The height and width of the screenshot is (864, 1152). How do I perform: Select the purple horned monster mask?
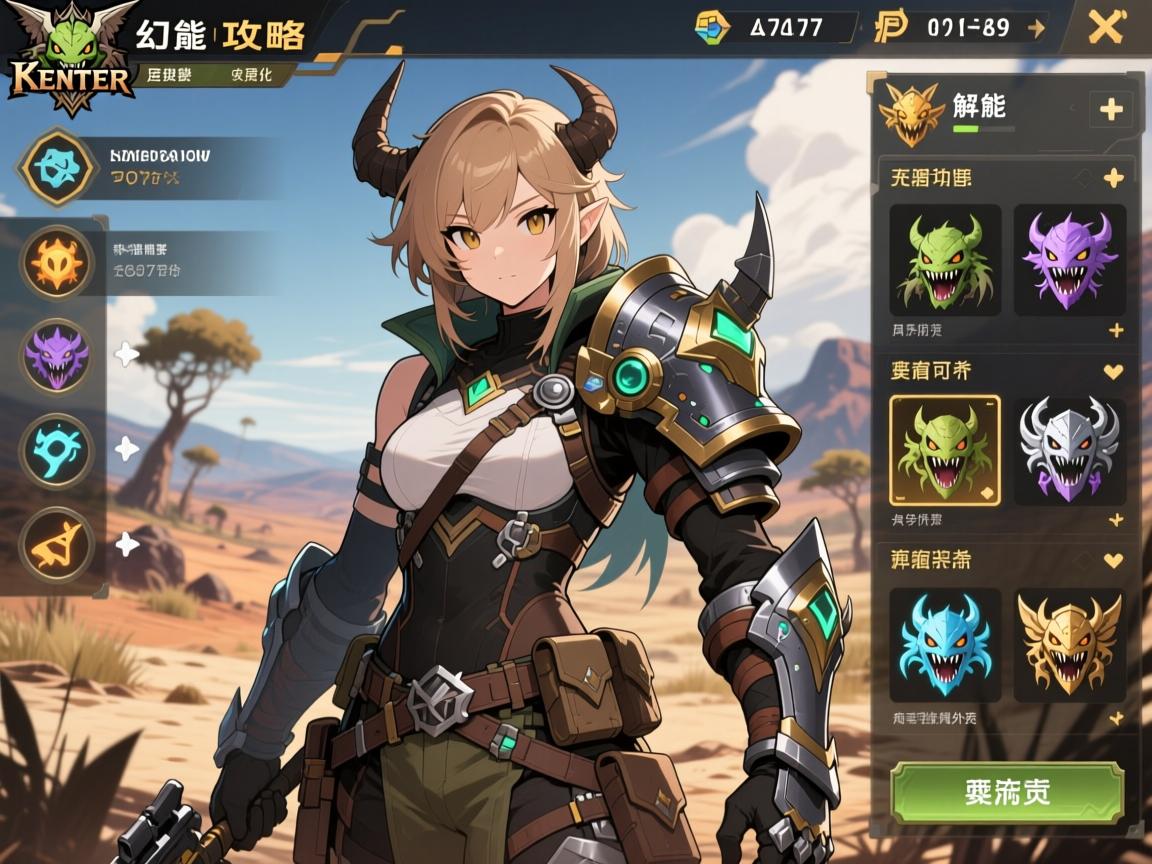[1069, 260]
